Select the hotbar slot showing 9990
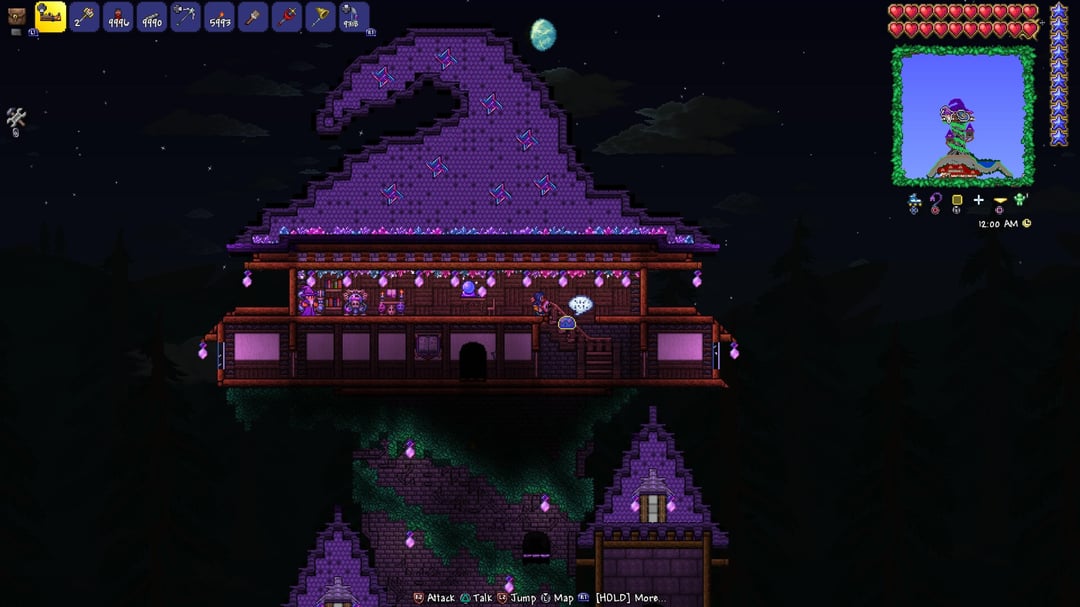The height and width of the screenshot is (607, 1080). (x=152, y=17)
